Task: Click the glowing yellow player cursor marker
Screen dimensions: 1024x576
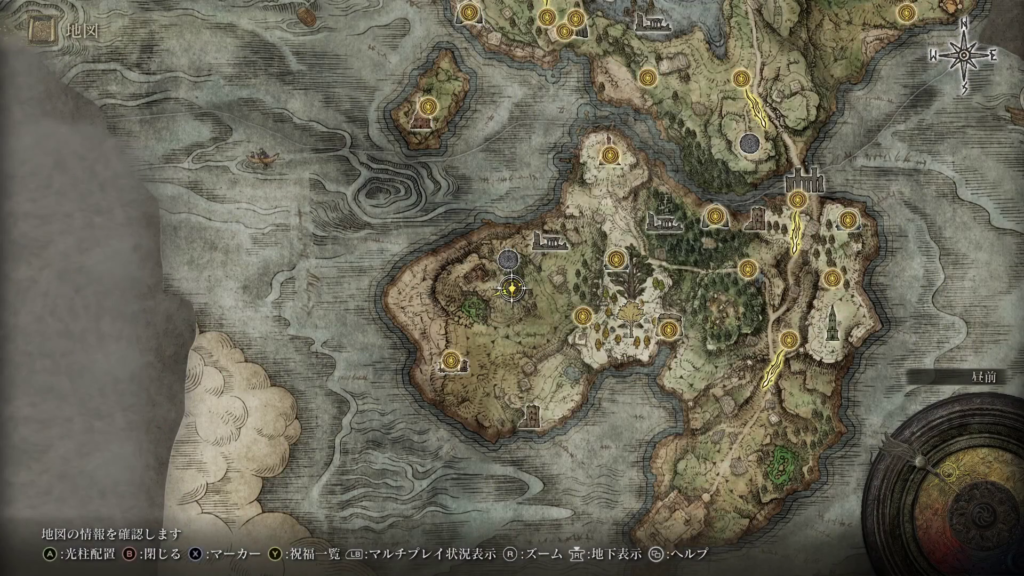Action: coord(511,289)
